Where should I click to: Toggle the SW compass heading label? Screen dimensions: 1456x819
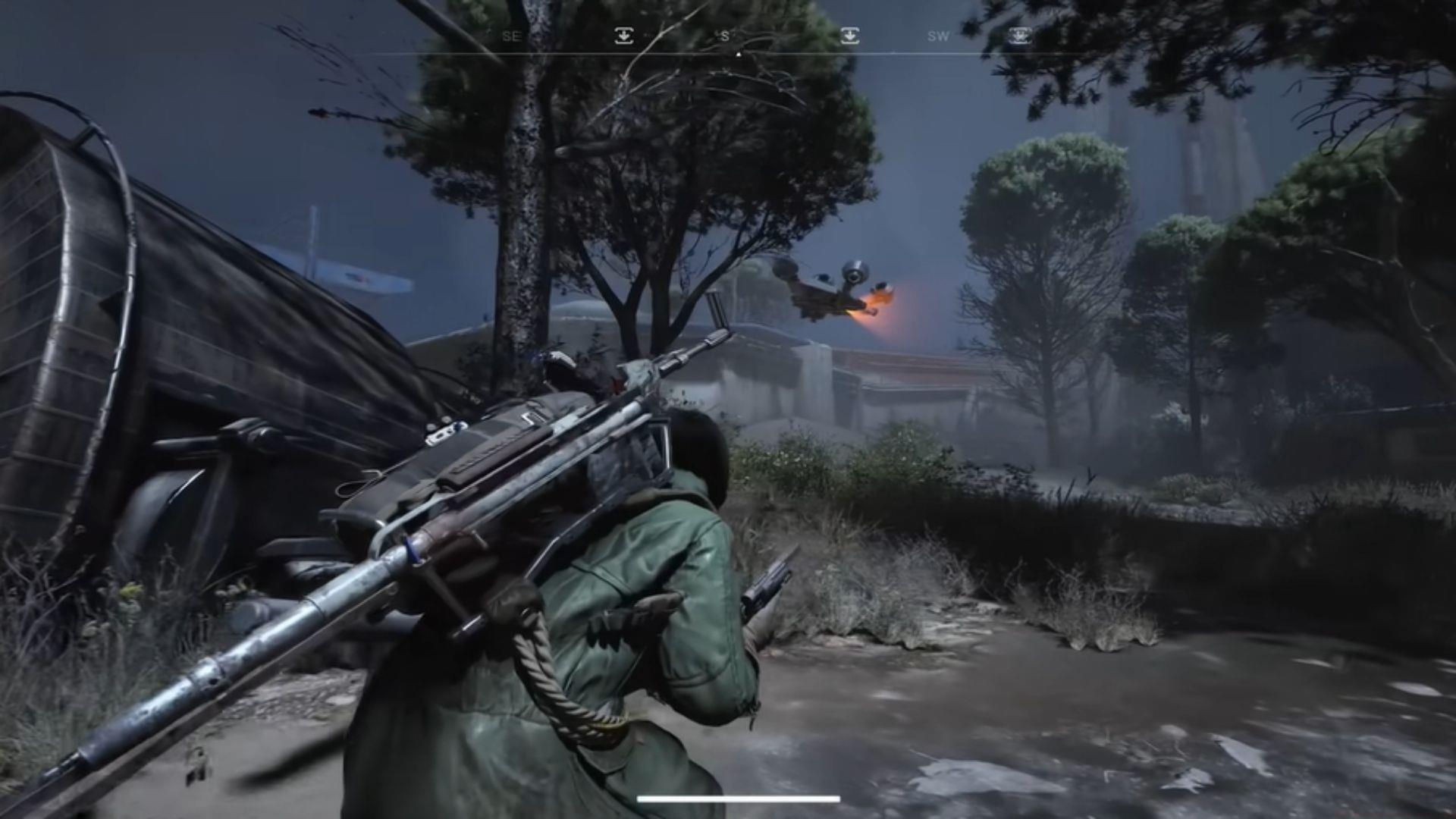tap(938, 36)
